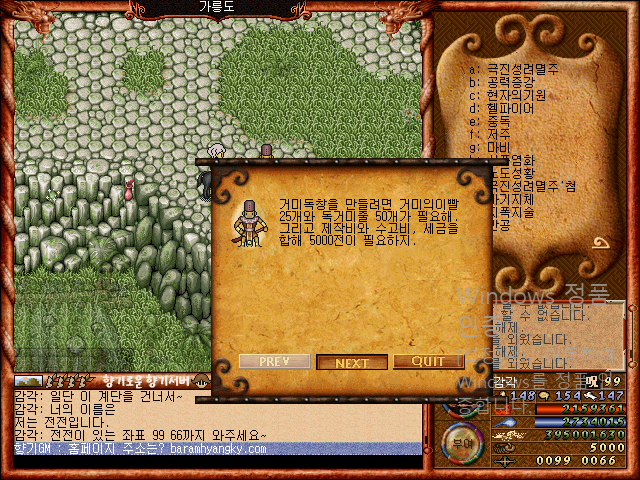Choose the 공력증강 spell entry
The width and height of the screenshot is (640, 480).
pos(508,82)
